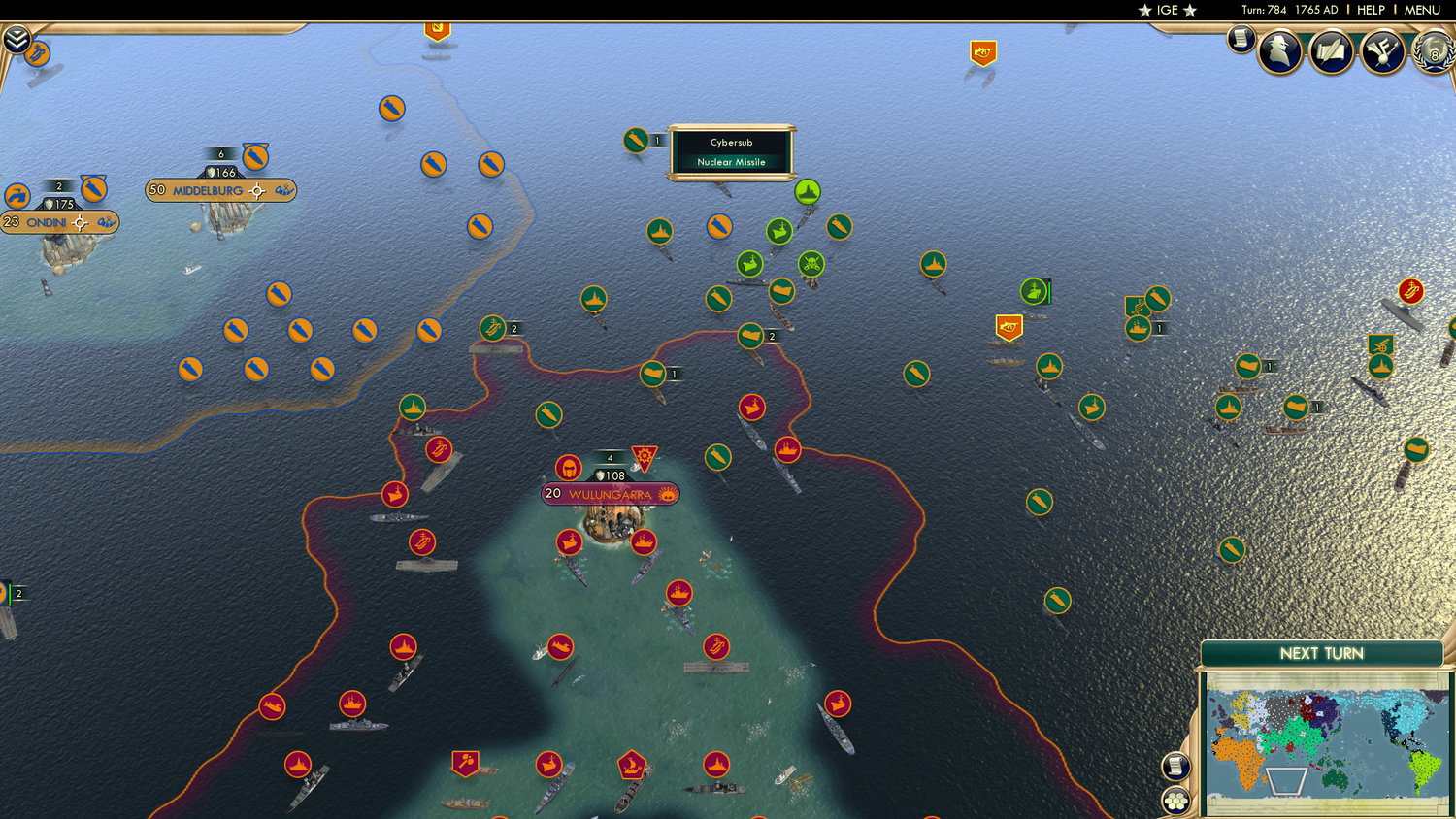The width and height of the screenshot is (1456, 819).
Task: Toggle the range-strike crosshair on Ondini's banner
Action: point(79,223)
